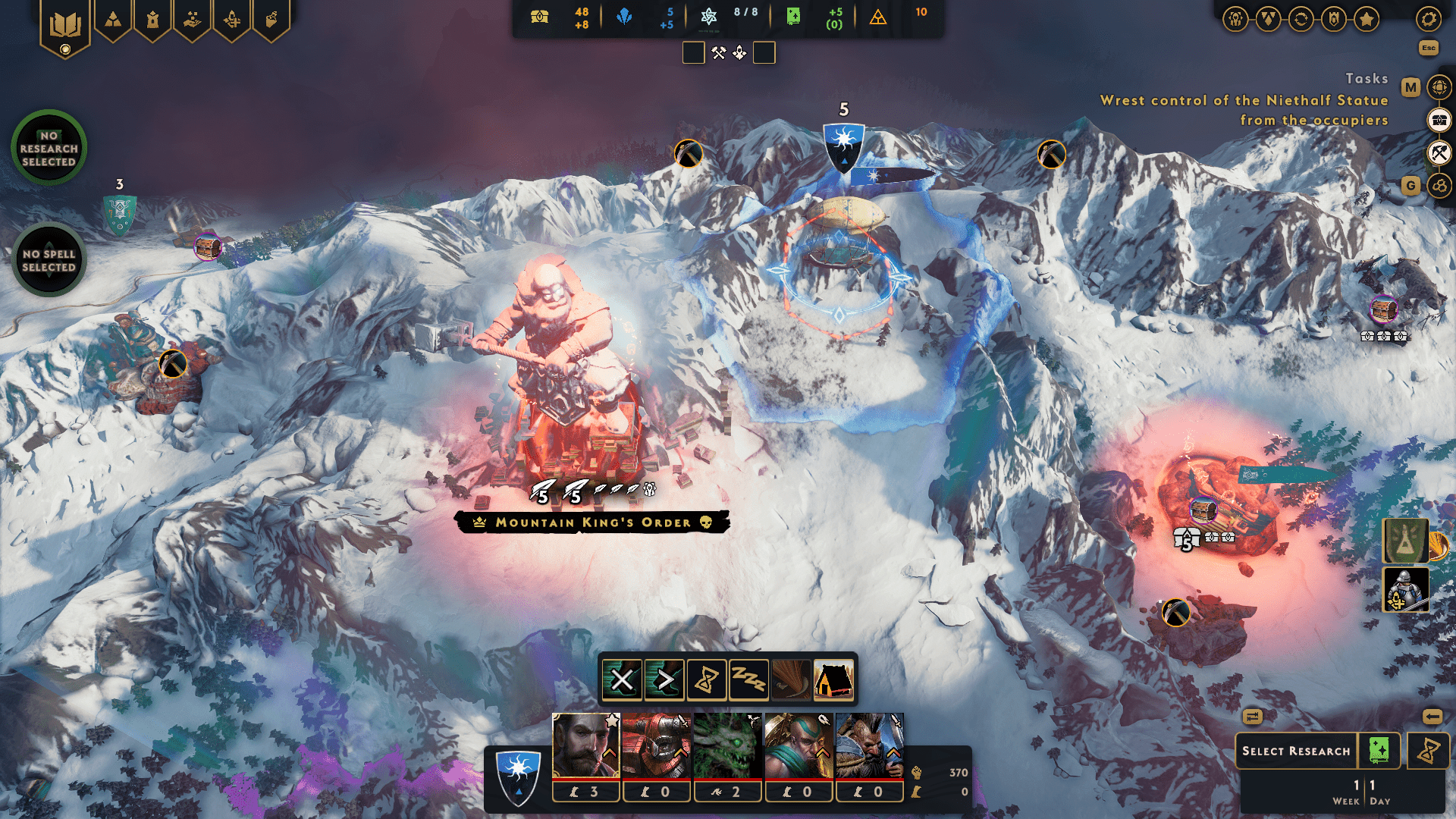Viewport: 1456px width, 819px height.
Task: Open the settings gear in the corner
Action: click(1429, 20)
